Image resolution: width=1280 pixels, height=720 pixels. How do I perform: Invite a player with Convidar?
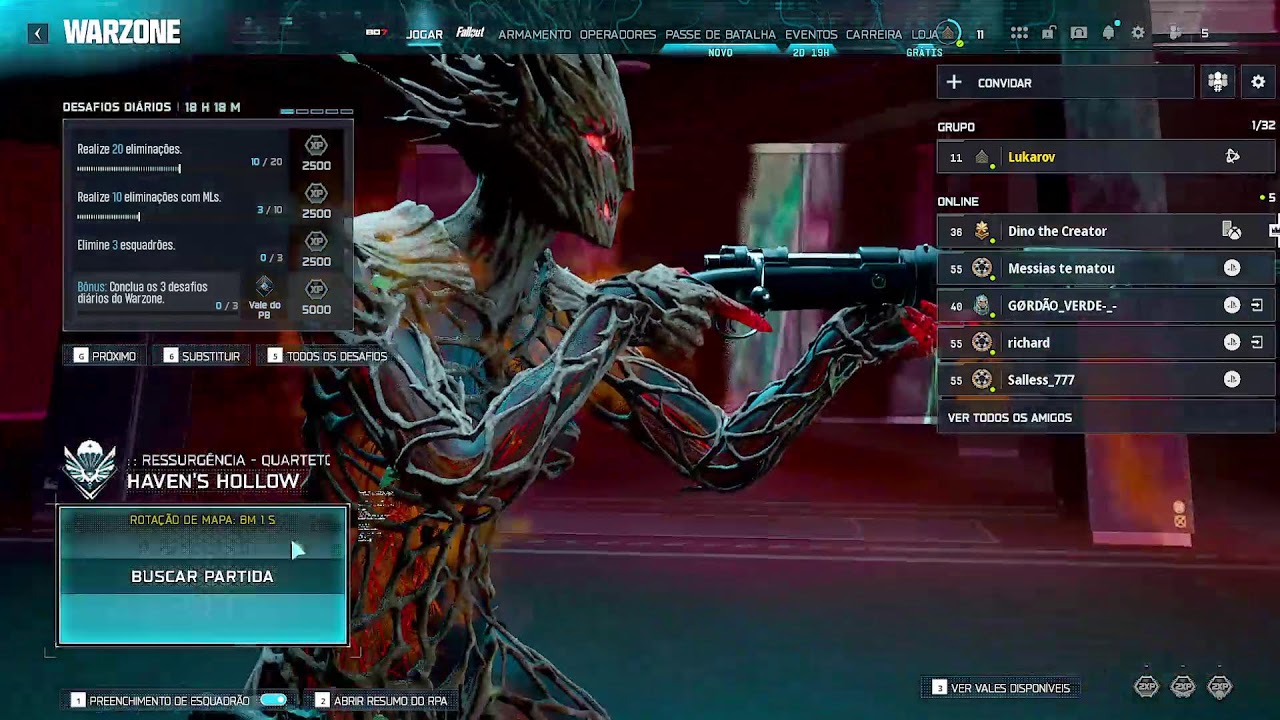(x=1064, y=83)
